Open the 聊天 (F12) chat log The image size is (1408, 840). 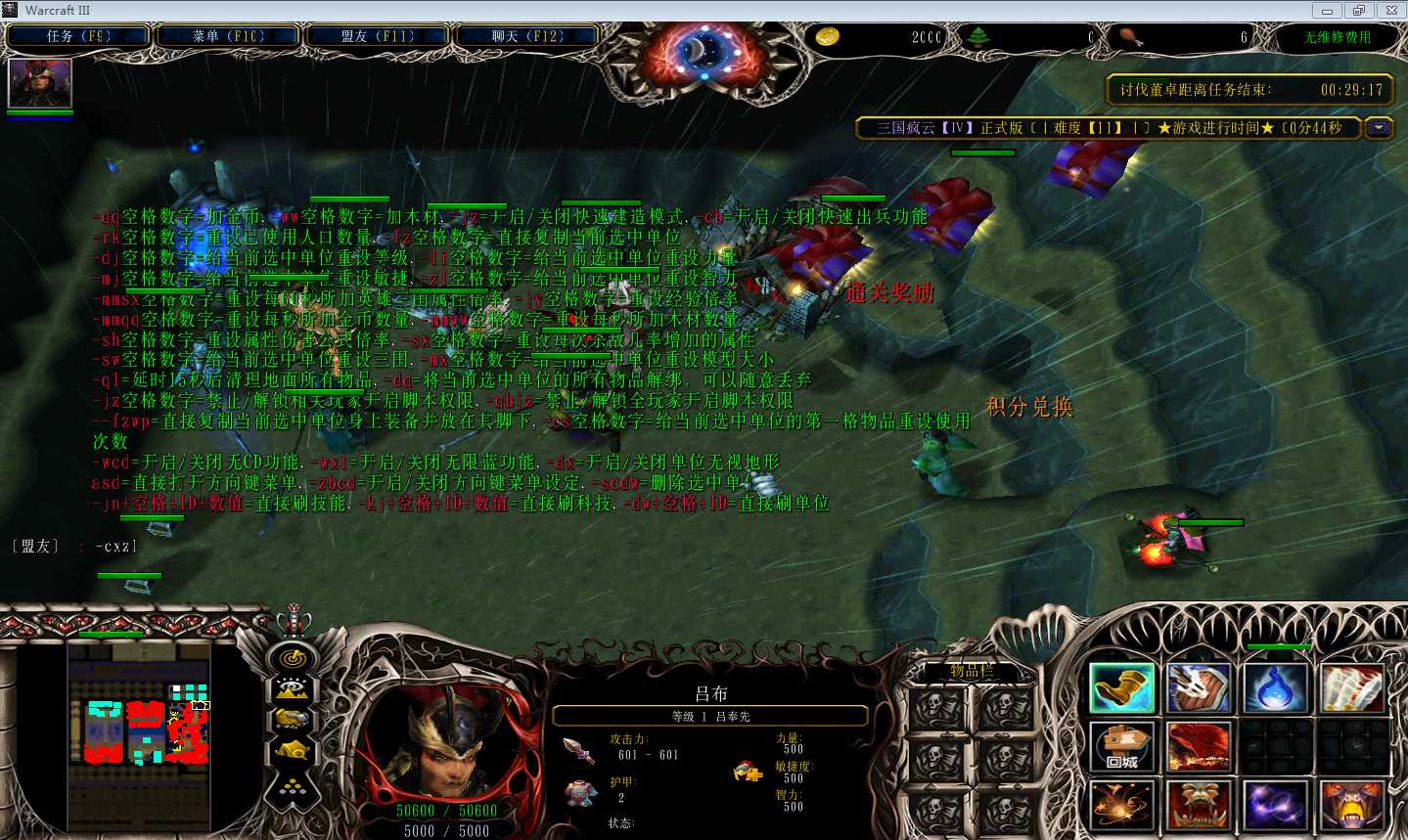[x=527, y=36]
